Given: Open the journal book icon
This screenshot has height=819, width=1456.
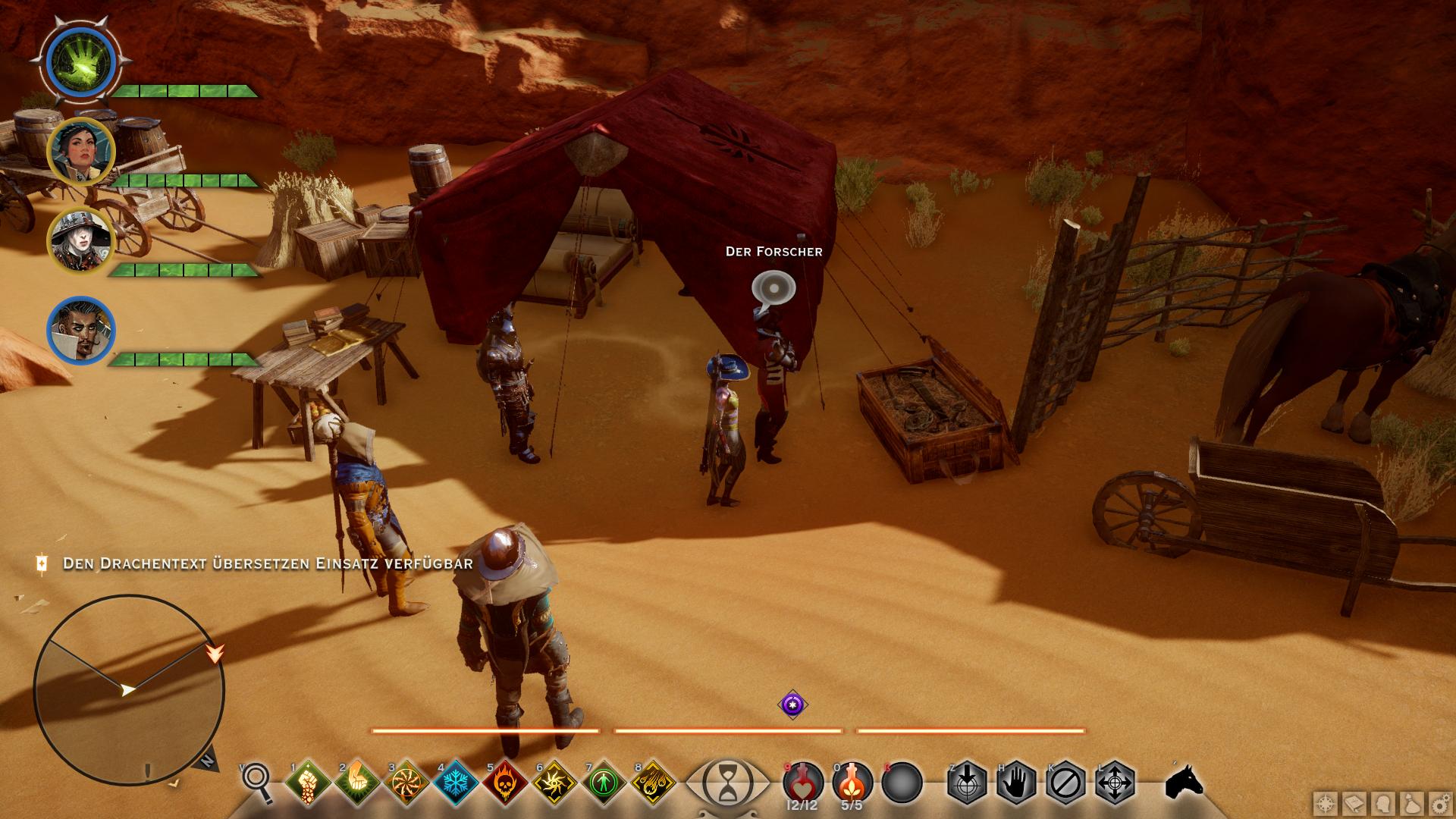Looking at the screenshot, I should 1354,803.
